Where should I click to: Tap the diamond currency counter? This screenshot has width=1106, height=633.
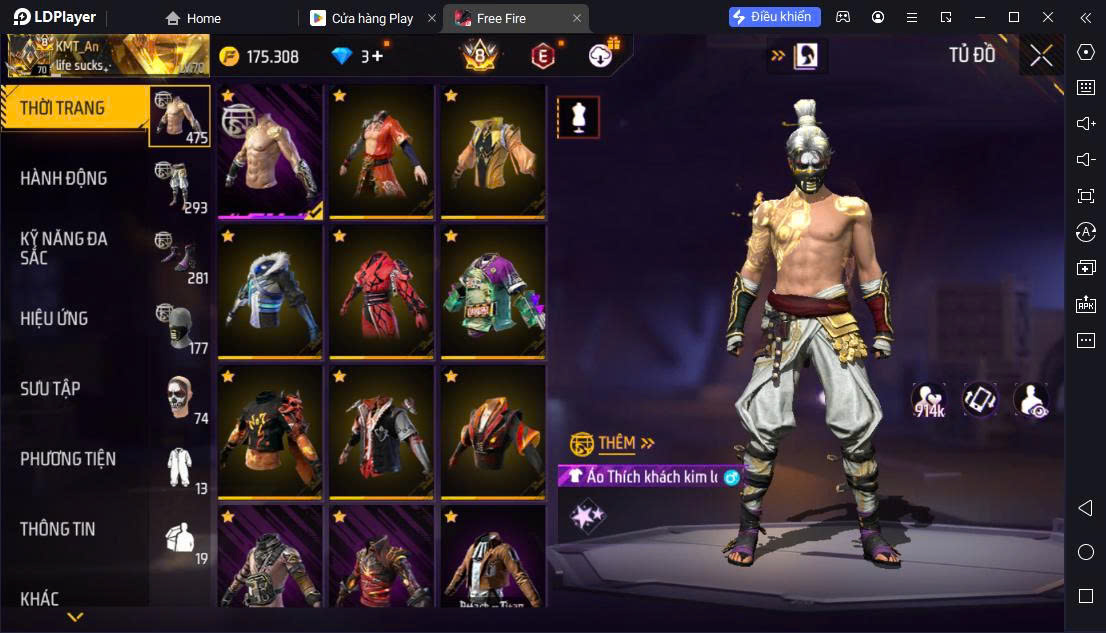click(357, 56)
